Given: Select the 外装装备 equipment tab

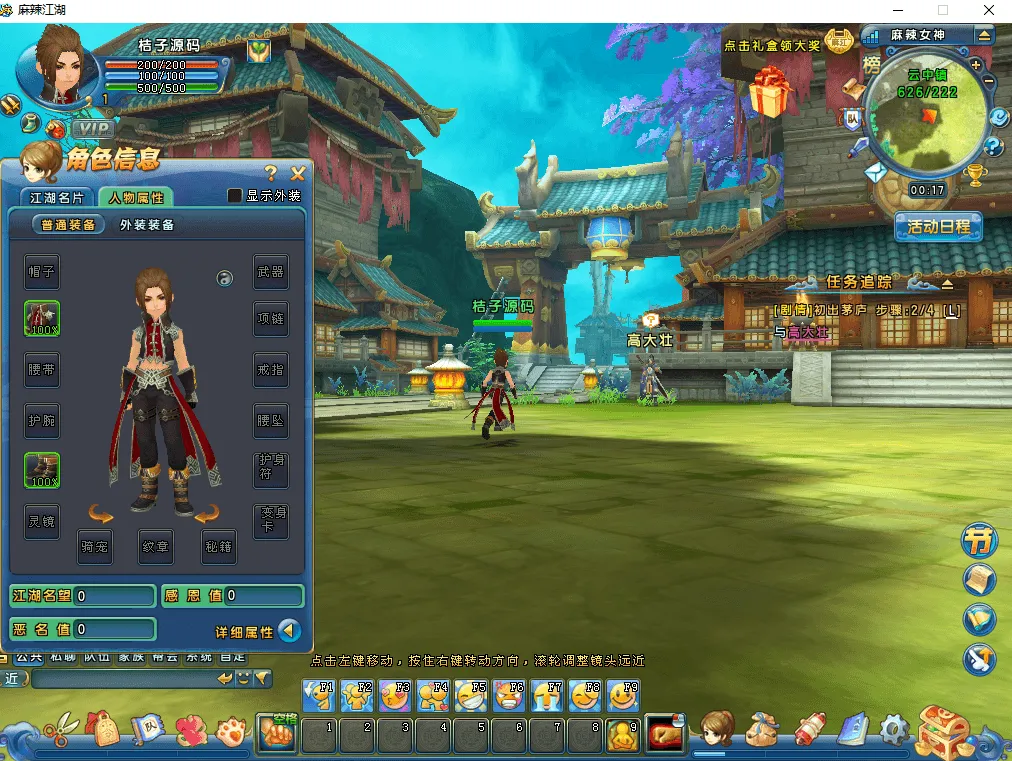Looking at the screenshot, I should click(147, 225).
